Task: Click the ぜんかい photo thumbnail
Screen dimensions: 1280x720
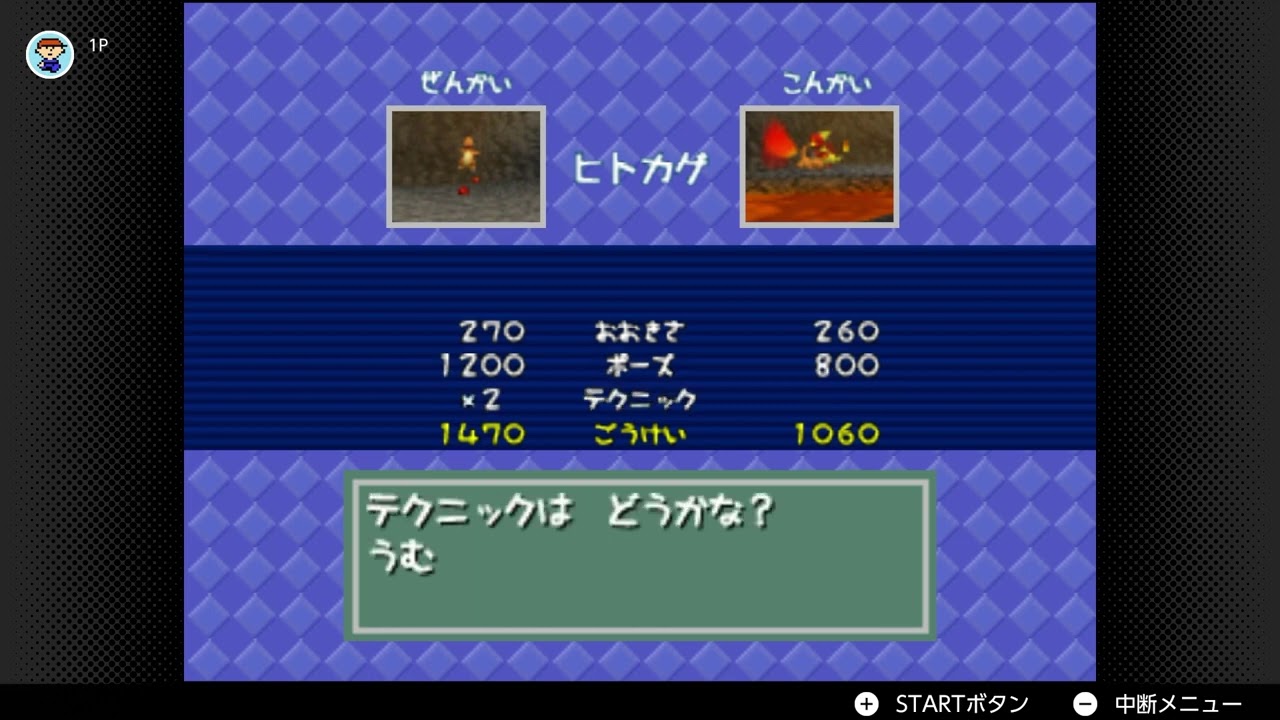Action: (x=466, y=166)
